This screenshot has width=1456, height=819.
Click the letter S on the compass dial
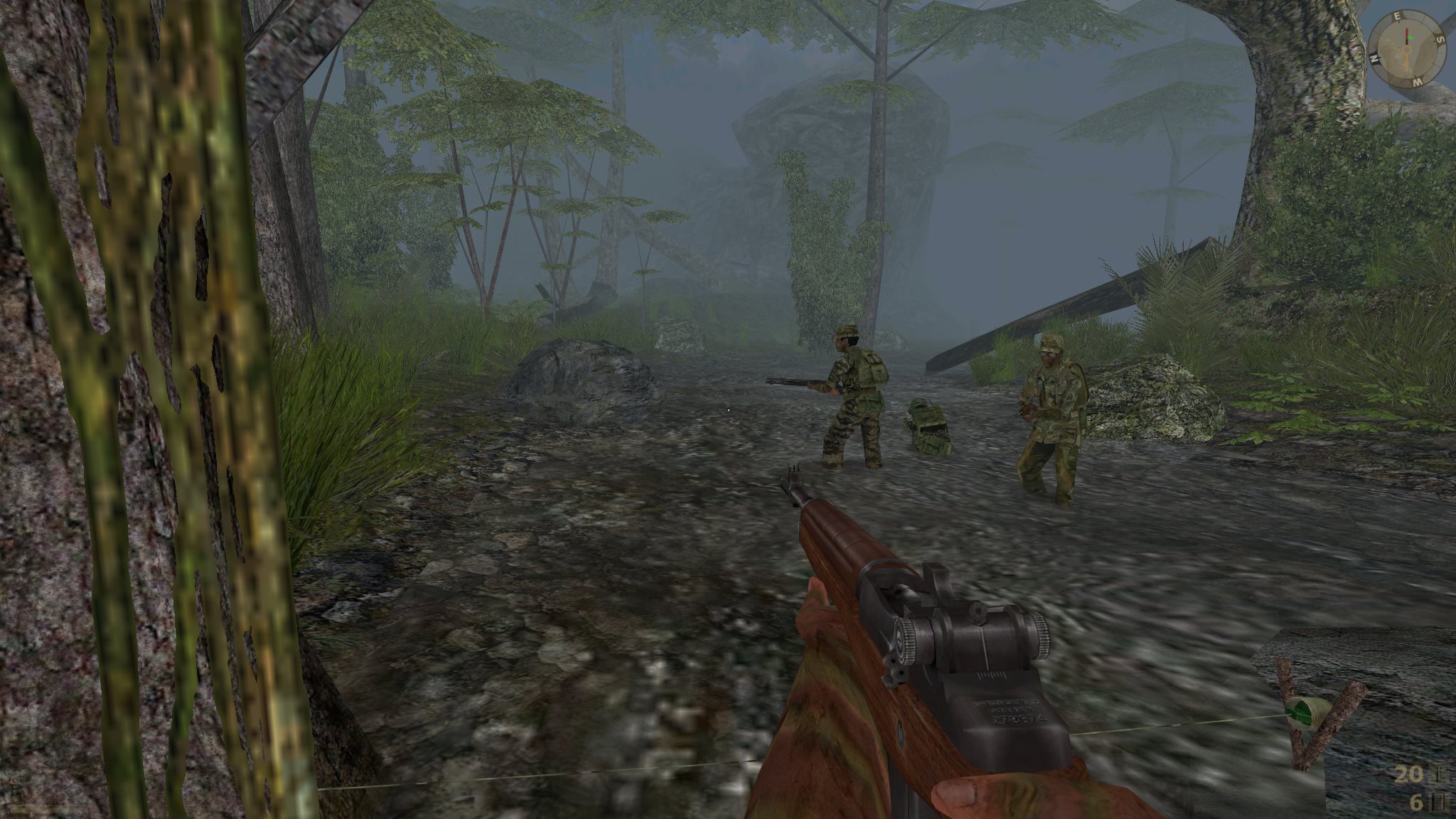point(1440,40)
